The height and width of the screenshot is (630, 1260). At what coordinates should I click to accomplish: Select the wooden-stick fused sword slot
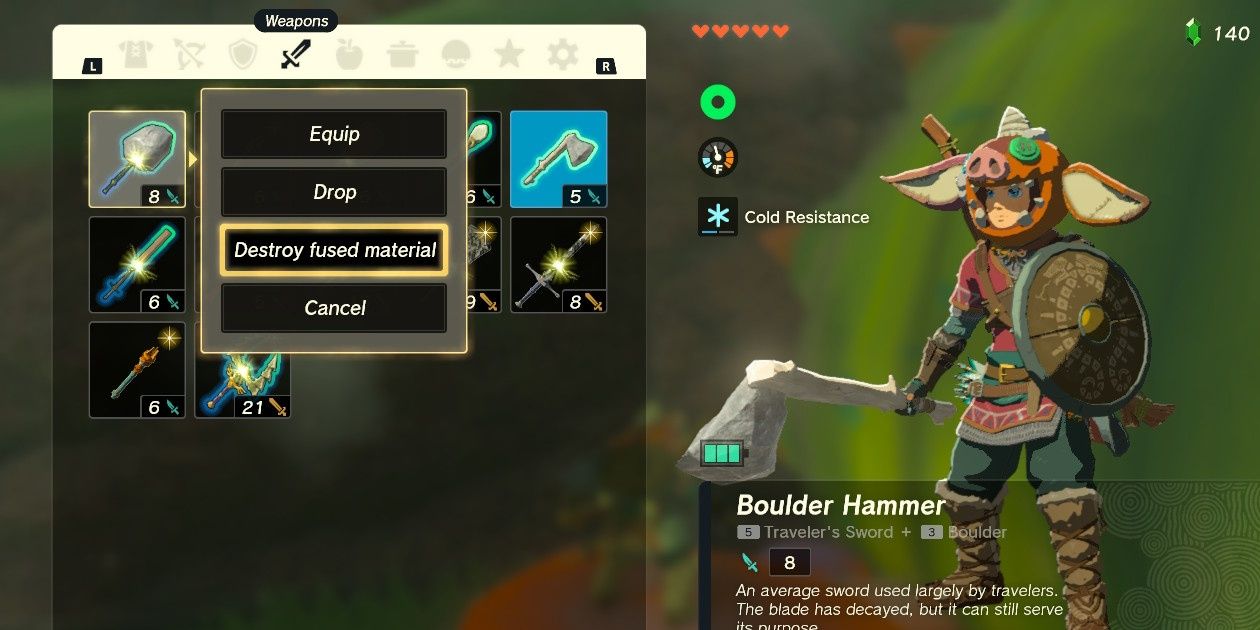137,265
